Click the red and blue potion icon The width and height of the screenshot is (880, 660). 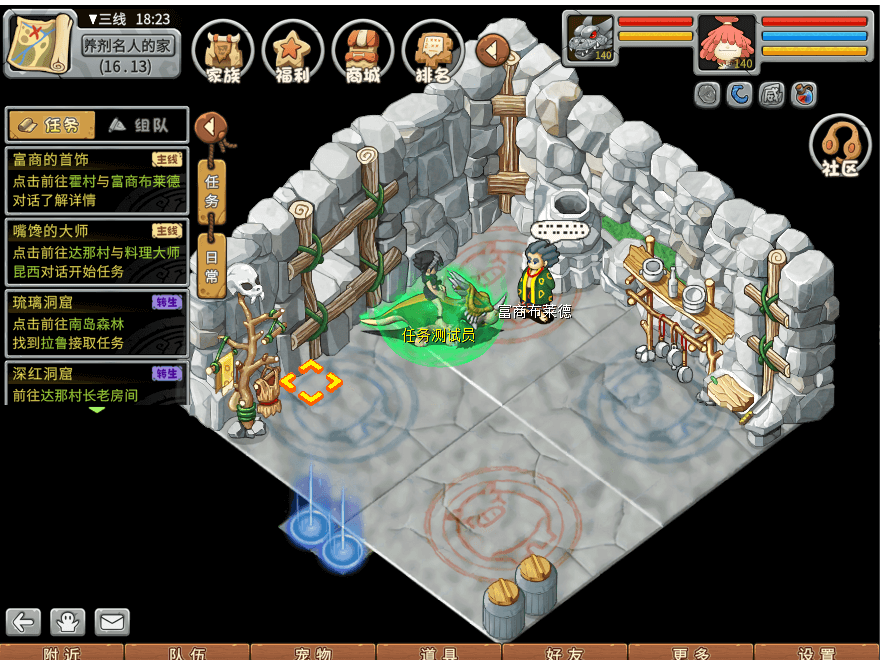click(803, 94)
